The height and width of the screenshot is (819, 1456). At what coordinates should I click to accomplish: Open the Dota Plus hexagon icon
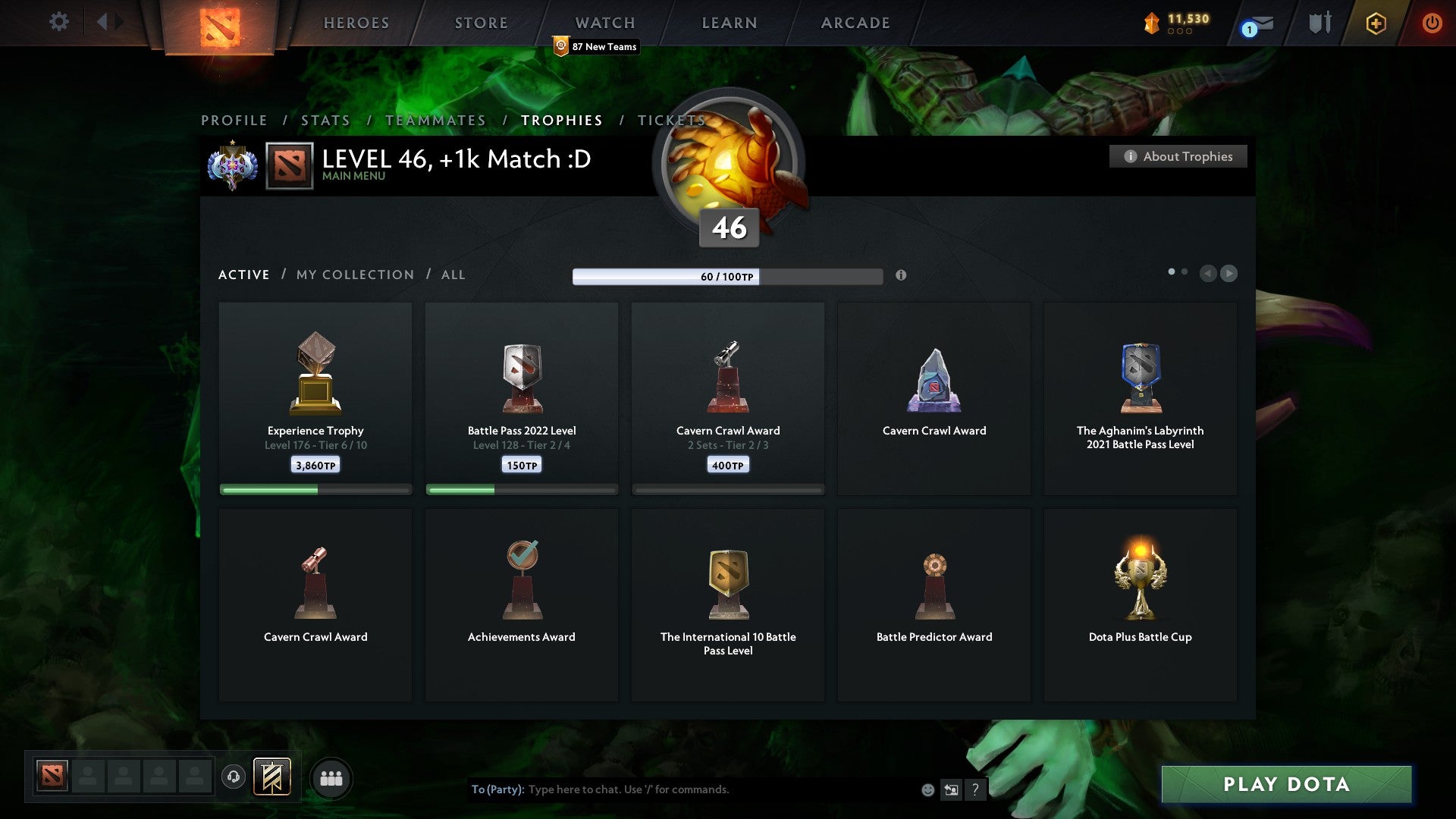pos(1376,24)
